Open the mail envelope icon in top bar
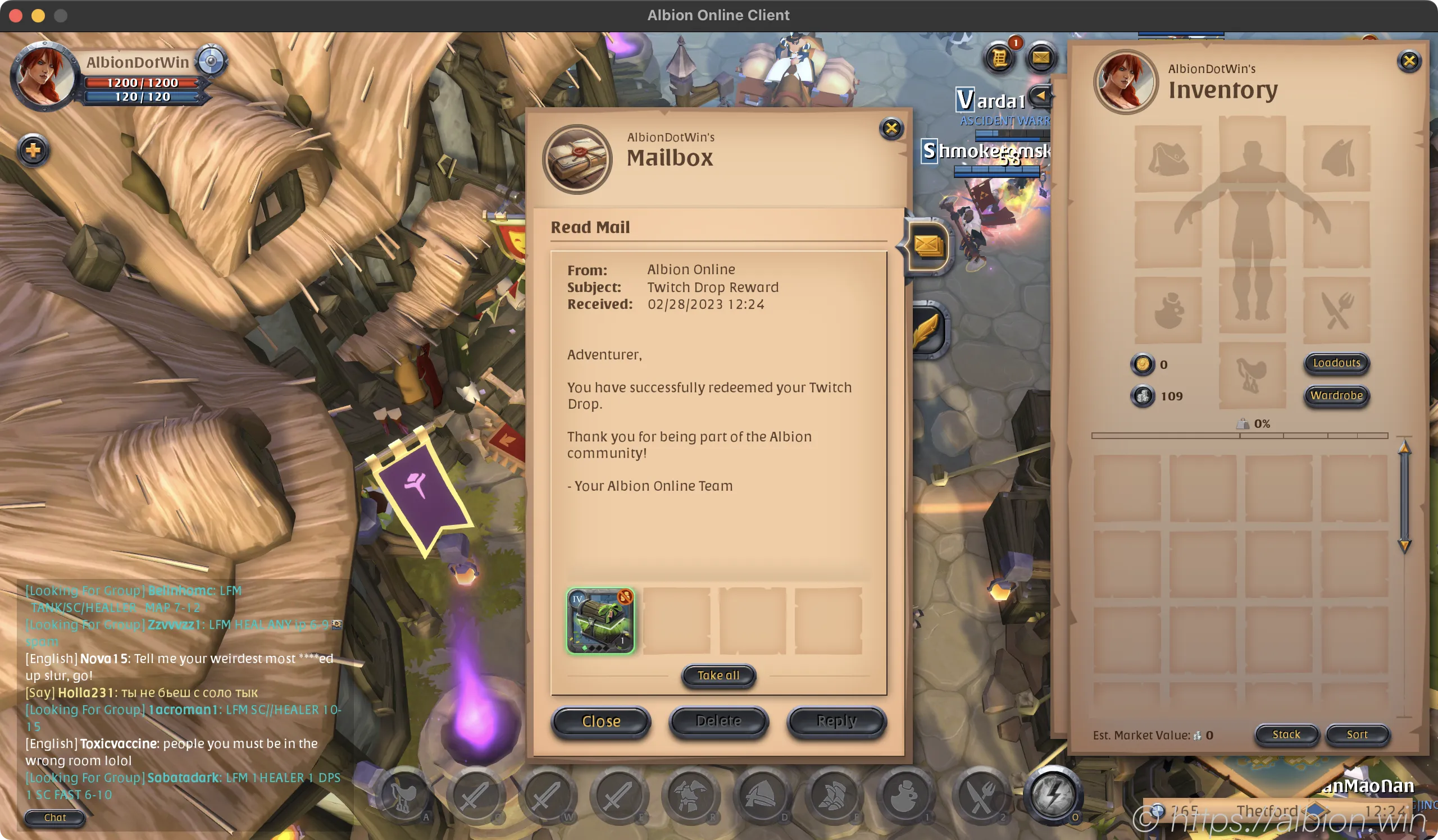Screen dimensions: 1438x840 1040,58
